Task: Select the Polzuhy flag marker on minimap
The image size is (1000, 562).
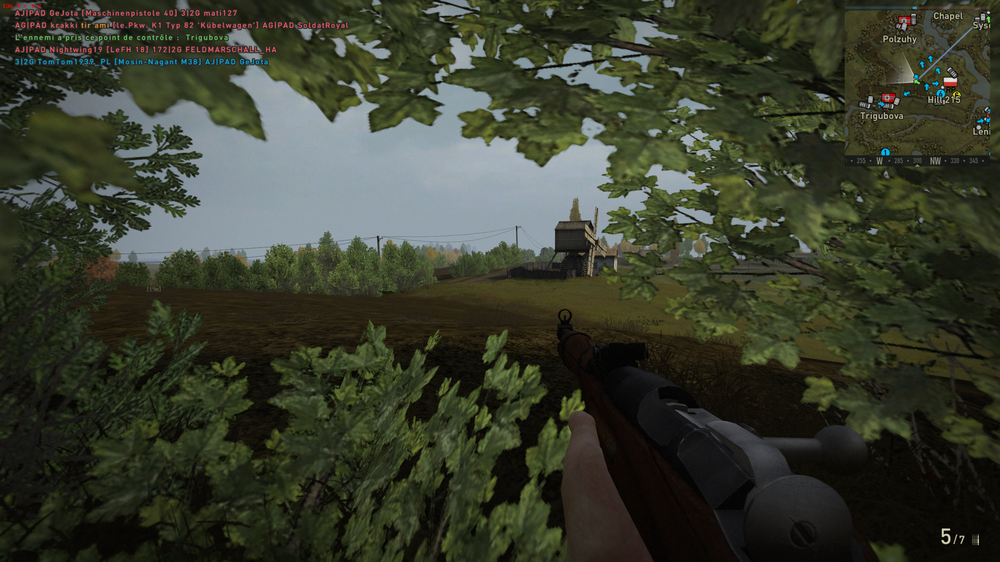Action: click(x=905, y=21)
